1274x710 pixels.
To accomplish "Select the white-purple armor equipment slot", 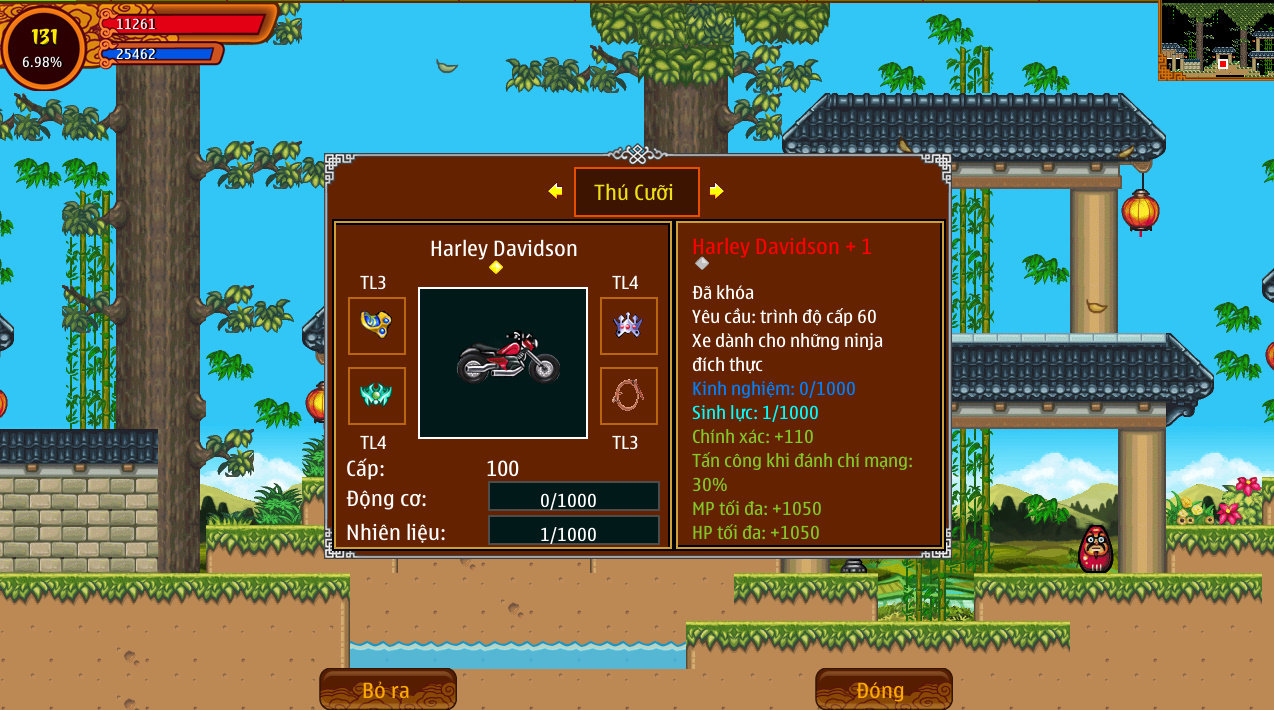I will [x=628, y=326].
